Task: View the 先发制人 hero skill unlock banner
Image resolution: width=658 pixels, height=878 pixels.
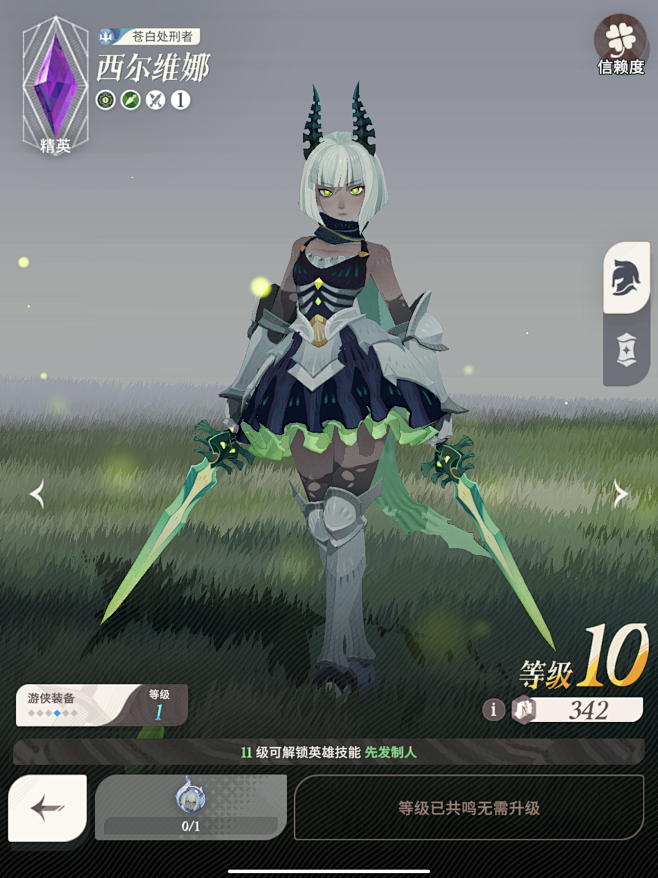Action: (328, 752)
